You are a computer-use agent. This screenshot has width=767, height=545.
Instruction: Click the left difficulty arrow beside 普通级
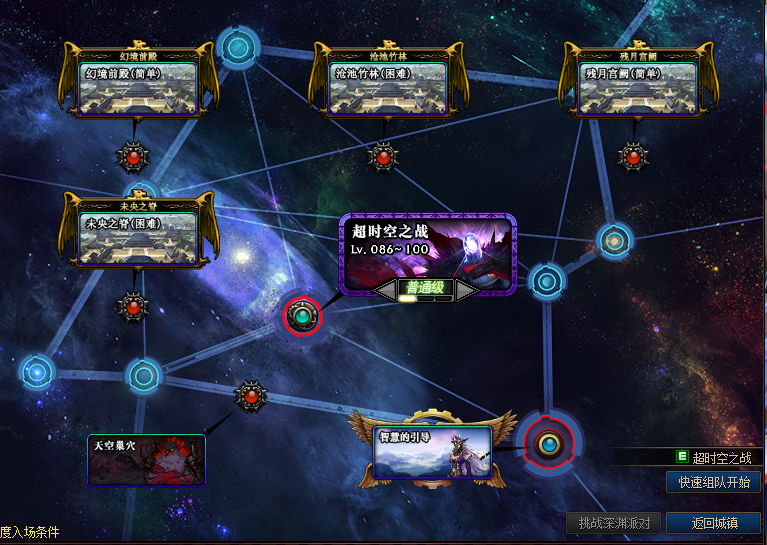tap(385, 289)
